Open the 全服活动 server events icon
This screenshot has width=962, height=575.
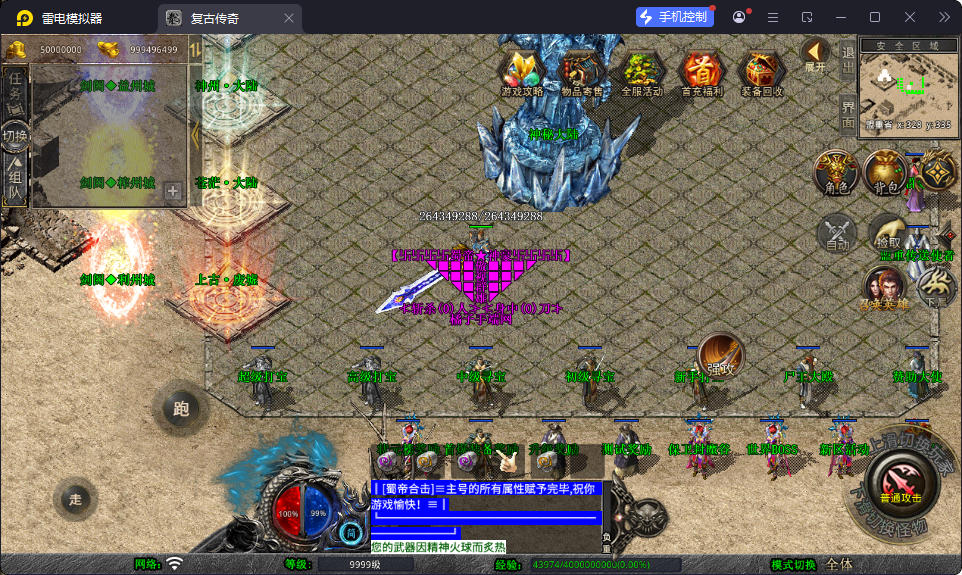pos(642,72)
